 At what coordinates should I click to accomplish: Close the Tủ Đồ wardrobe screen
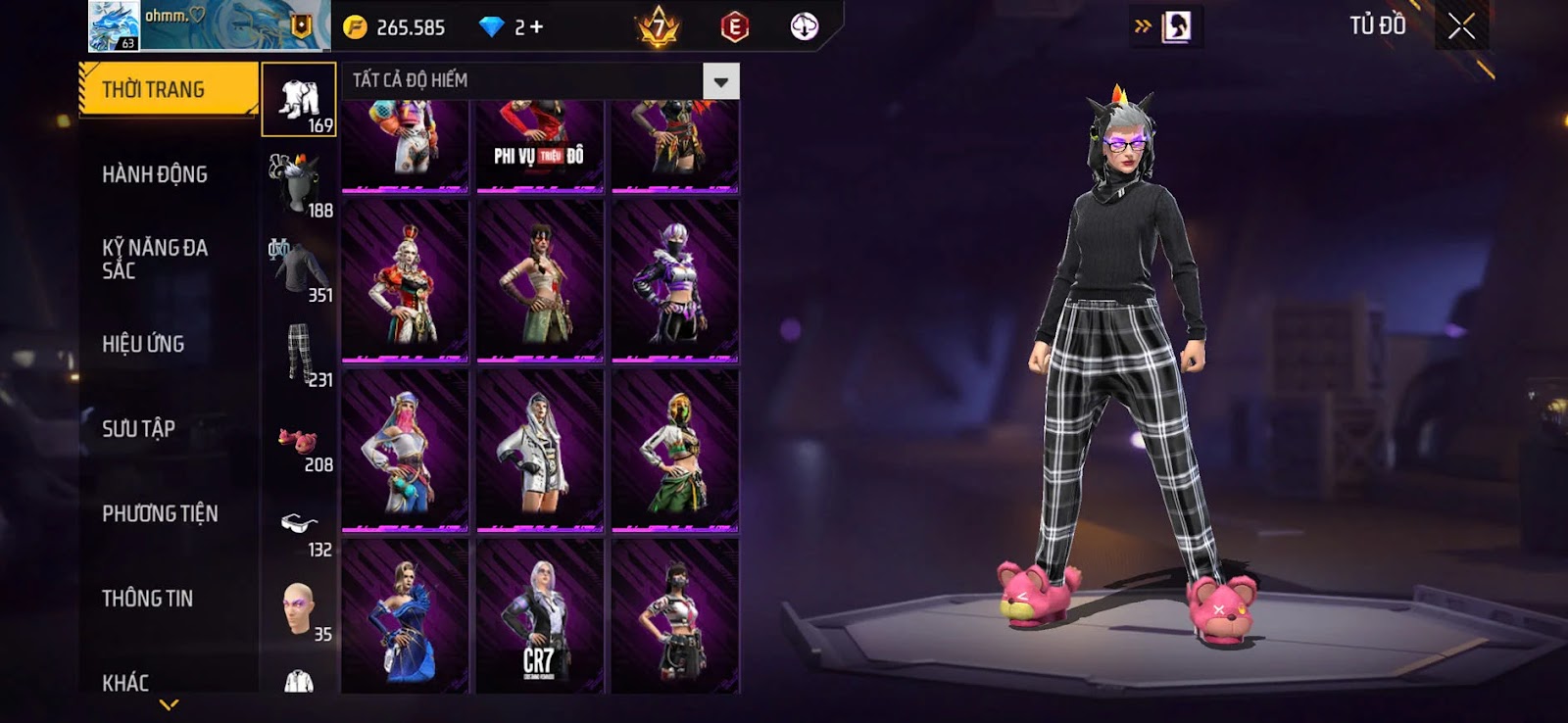pos(1461,26)
